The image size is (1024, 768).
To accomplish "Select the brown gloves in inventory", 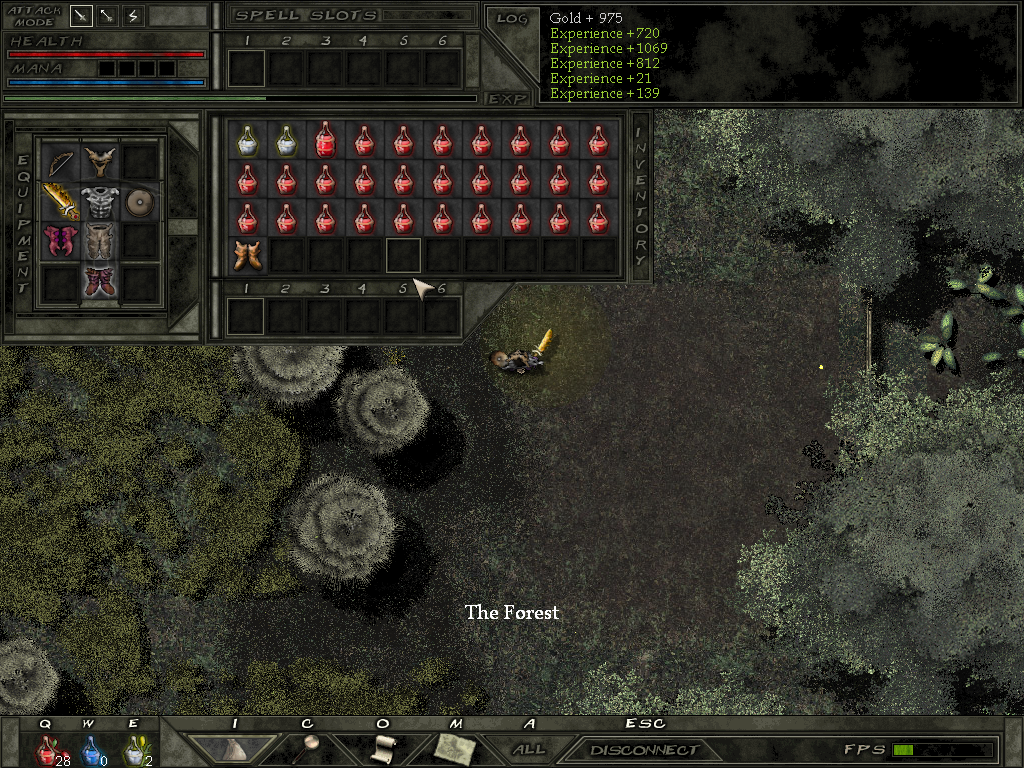I will click(247, 255).
